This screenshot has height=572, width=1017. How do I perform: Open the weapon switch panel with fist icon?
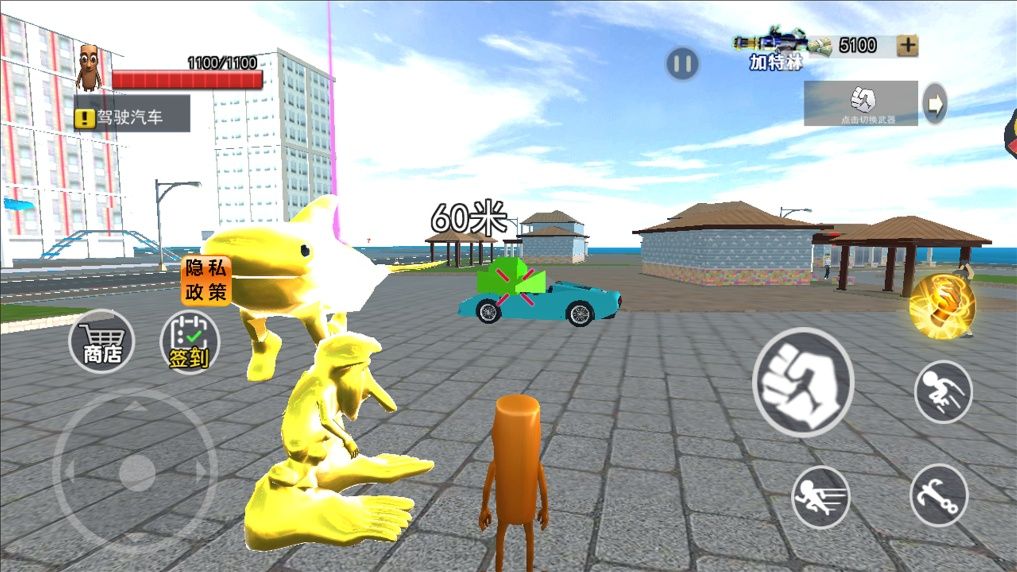(861, 103)
